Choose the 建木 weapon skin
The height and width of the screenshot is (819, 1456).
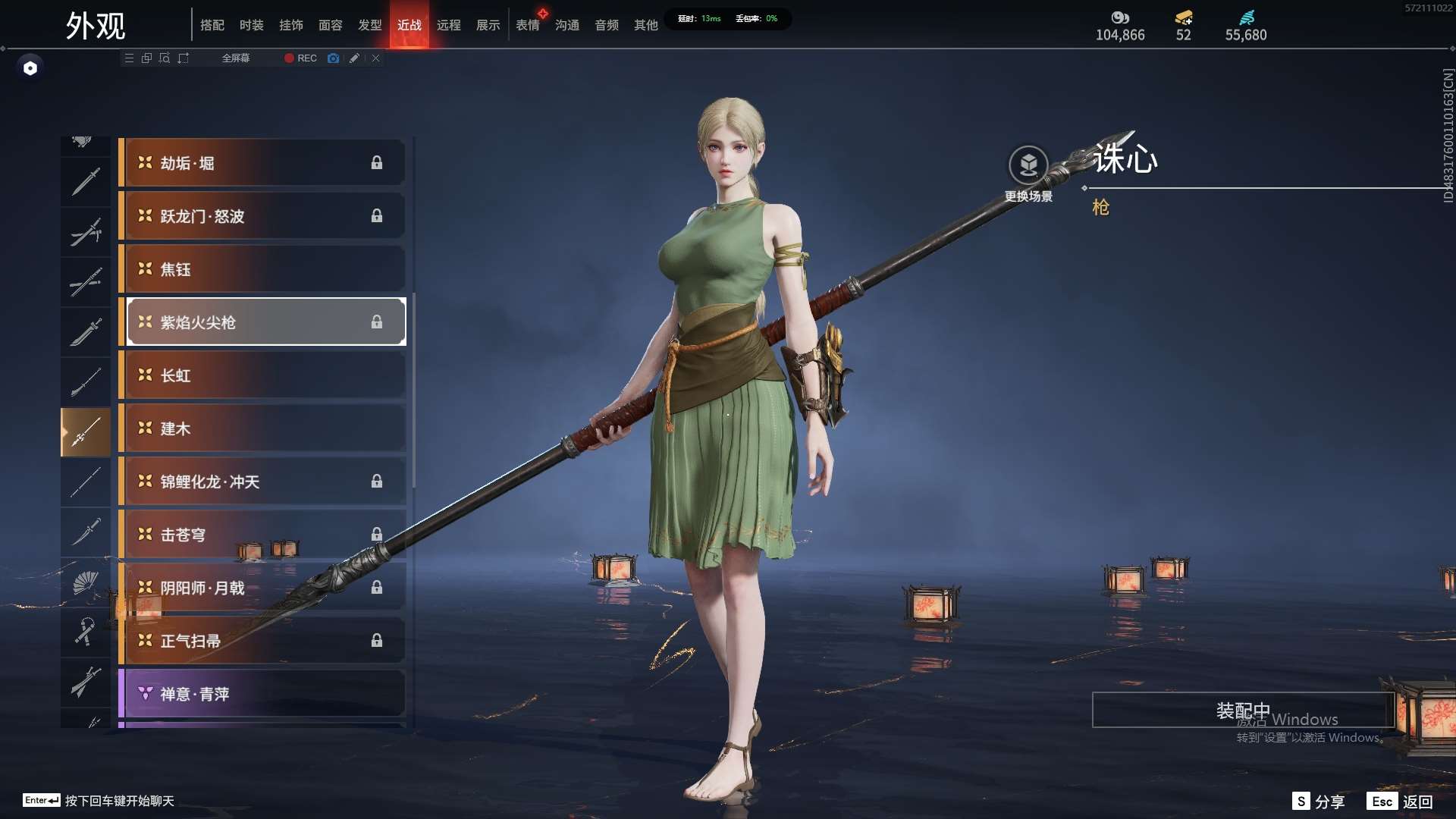tap(262, 428)
